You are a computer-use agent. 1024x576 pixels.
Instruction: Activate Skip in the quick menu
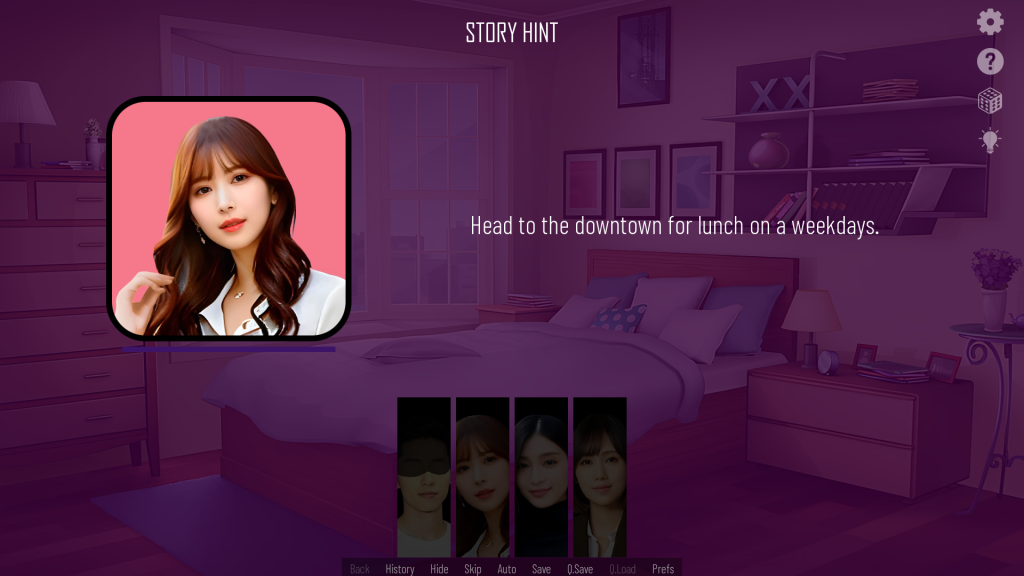[472, 569]
